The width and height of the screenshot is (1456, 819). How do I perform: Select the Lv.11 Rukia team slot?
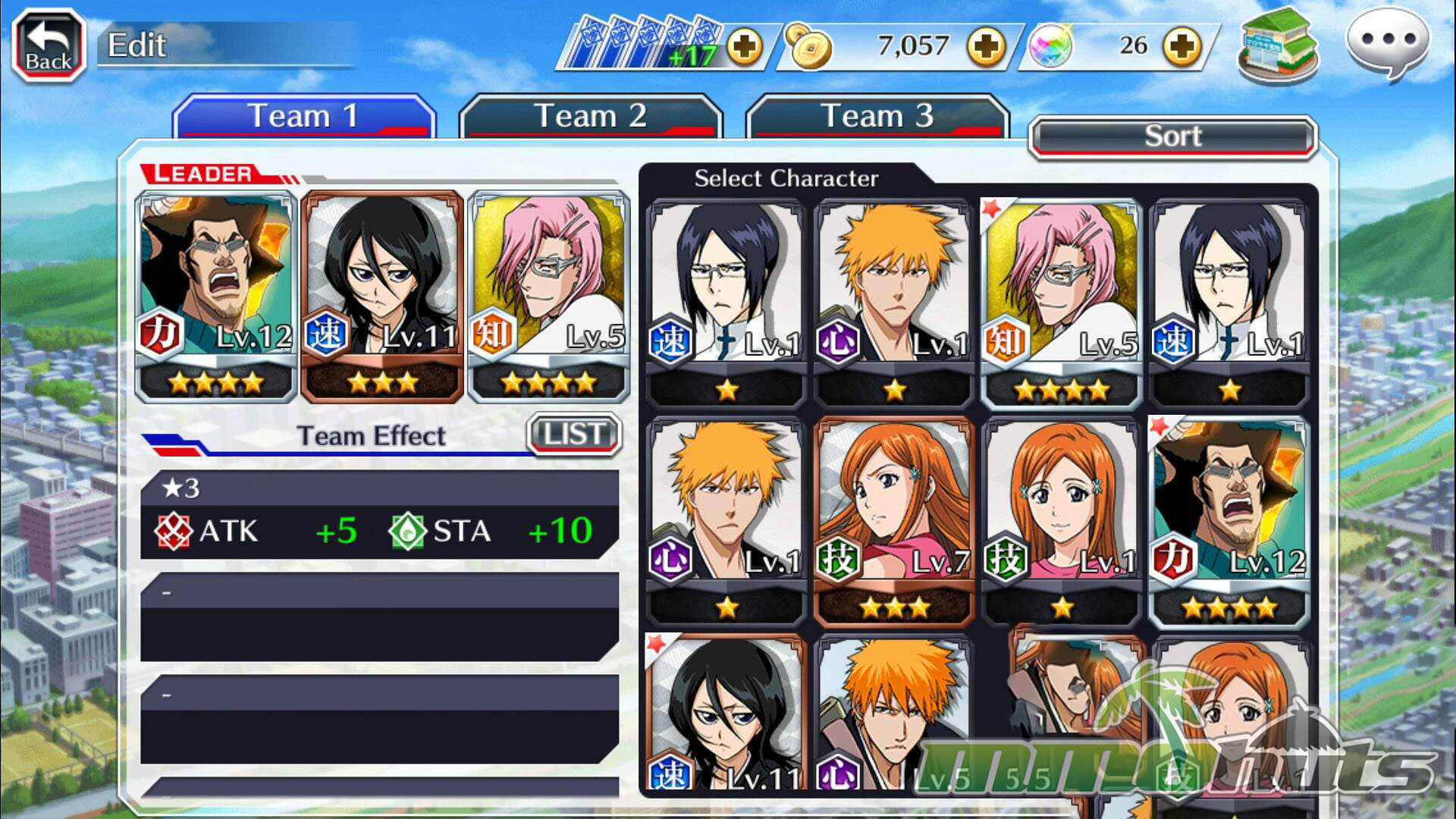[x=382, y=296]
